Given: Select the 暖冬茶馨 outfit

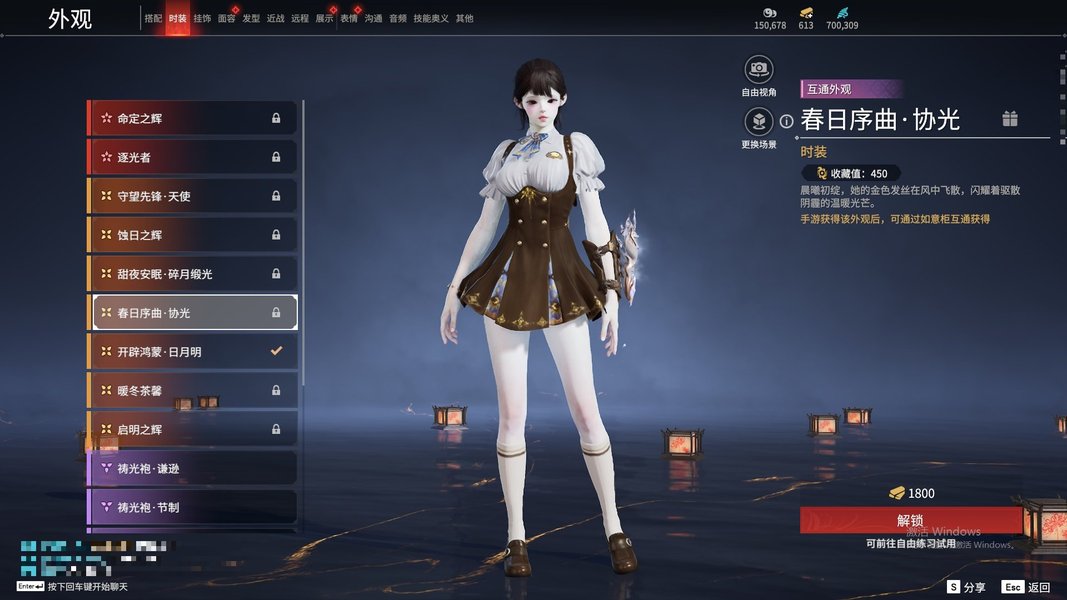Looking at the screenshot, I should point(193,390).
